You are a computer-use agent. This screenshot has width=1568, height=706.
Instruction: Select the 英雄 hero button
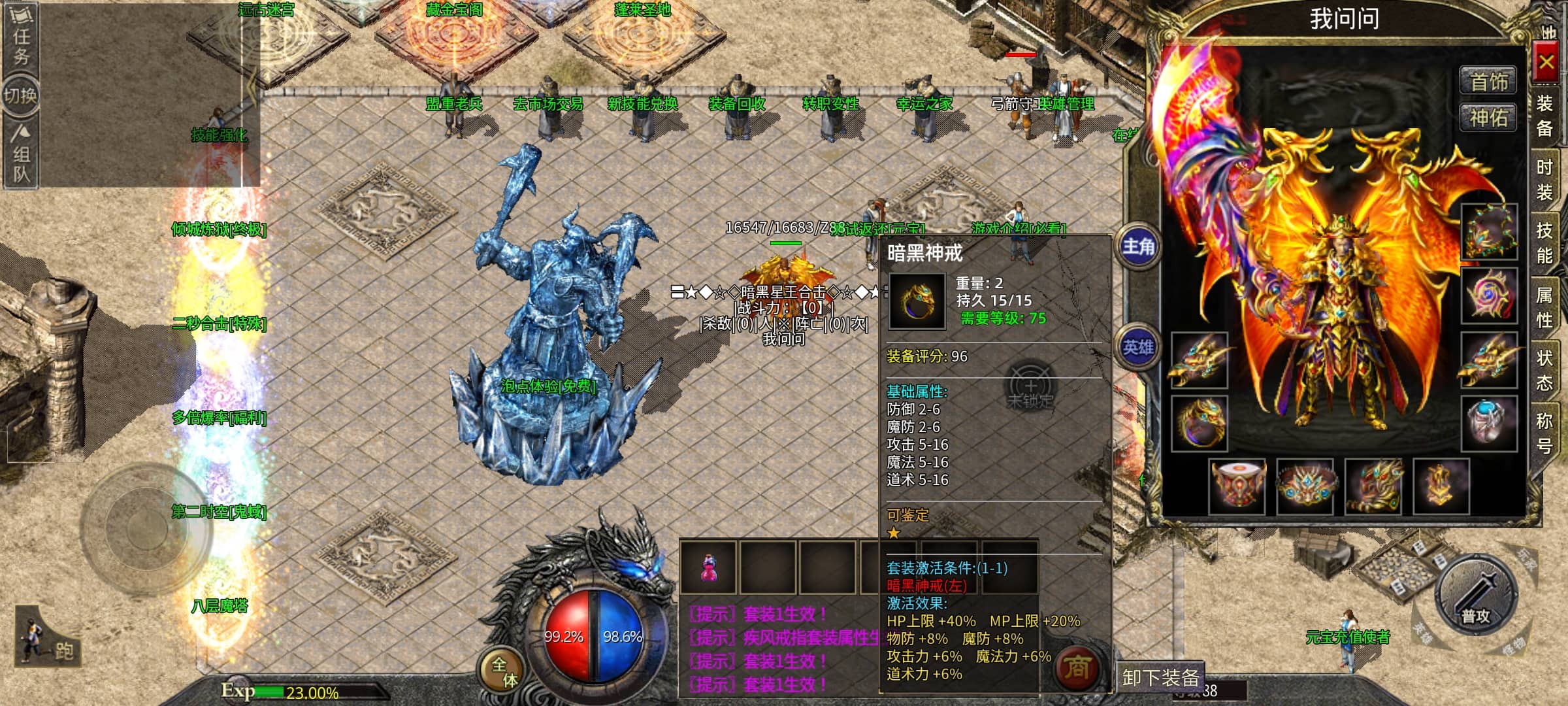[x=1138, y=347]
